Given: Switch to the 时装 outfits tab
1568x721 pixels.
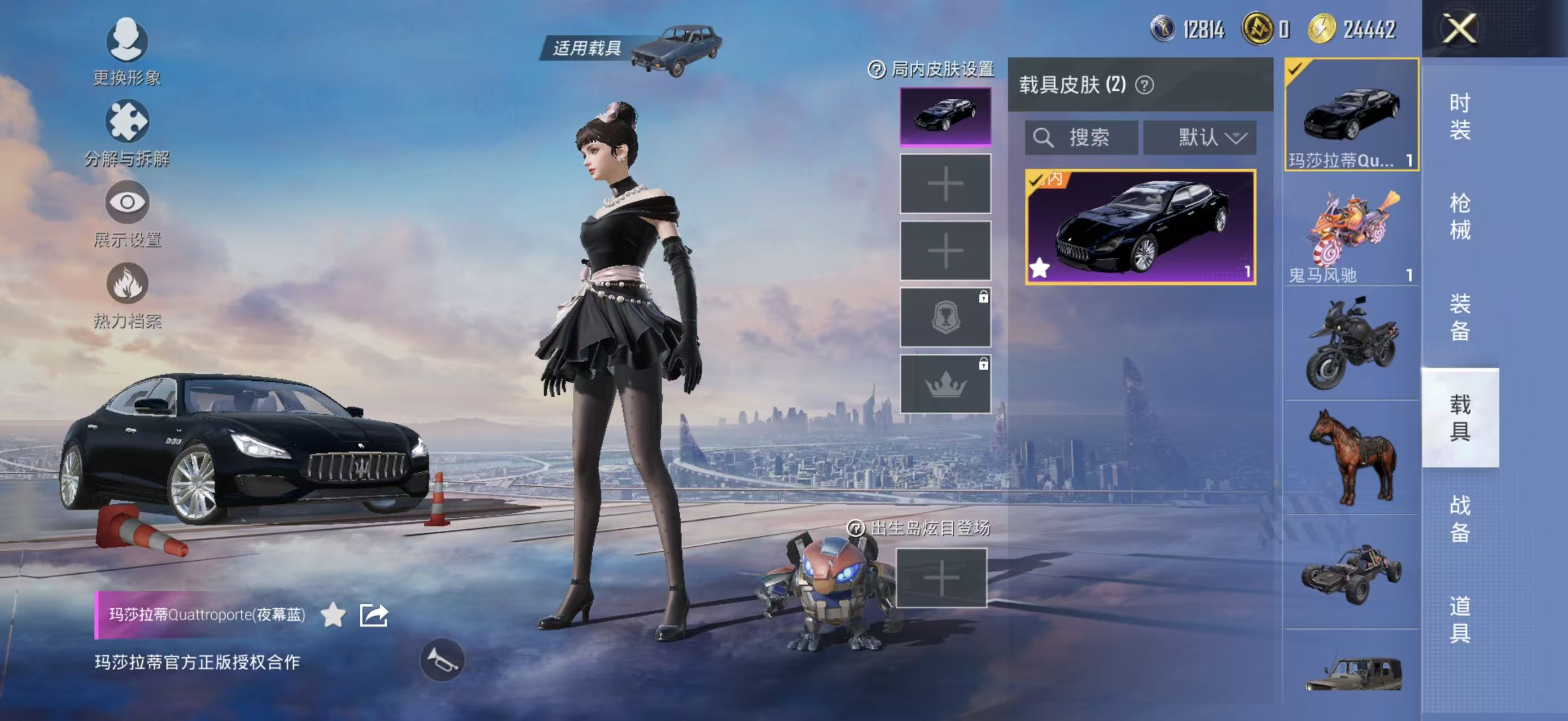Looking at the screenshot, I should coord(1459,116).
